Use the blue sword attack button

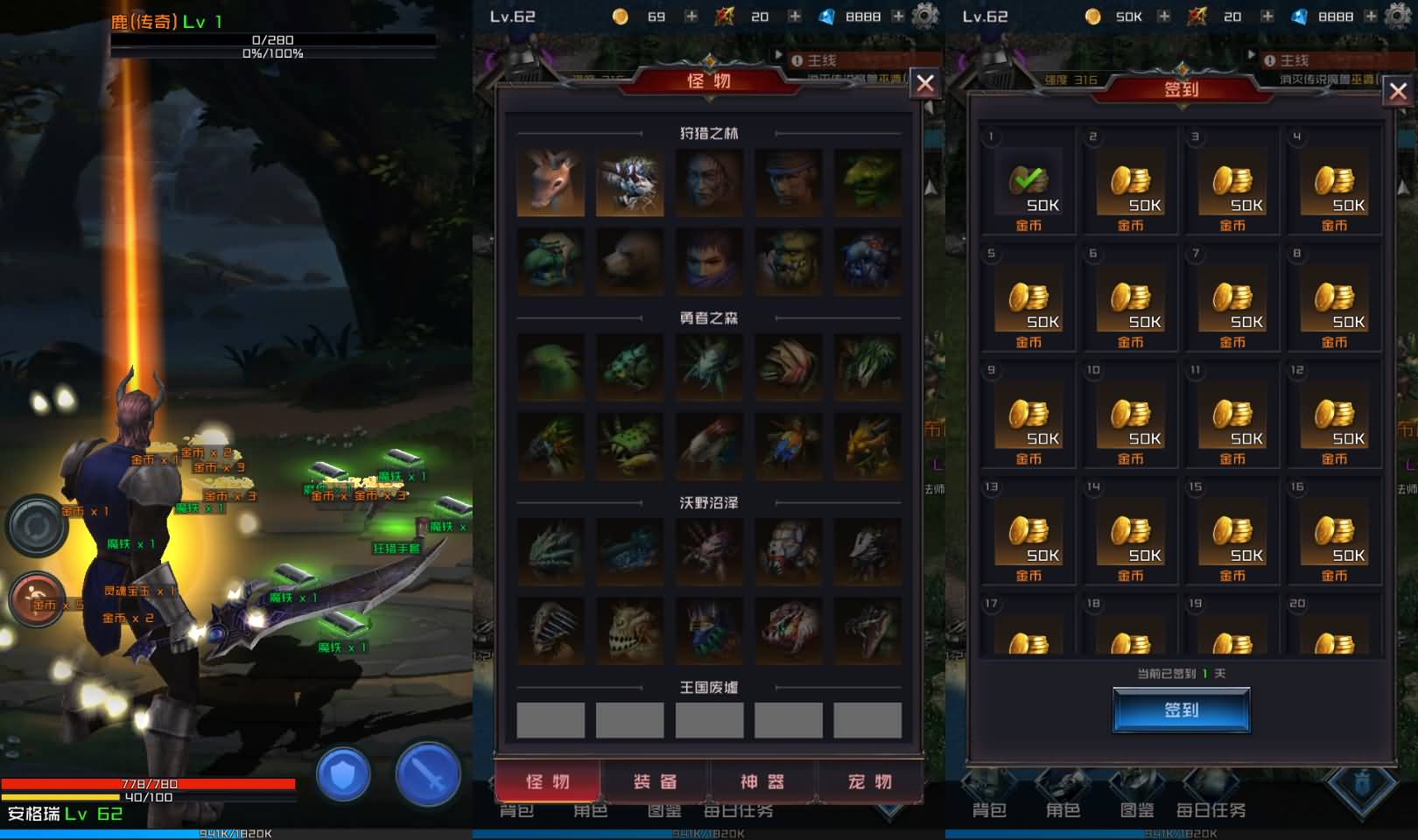pos(428,774)
